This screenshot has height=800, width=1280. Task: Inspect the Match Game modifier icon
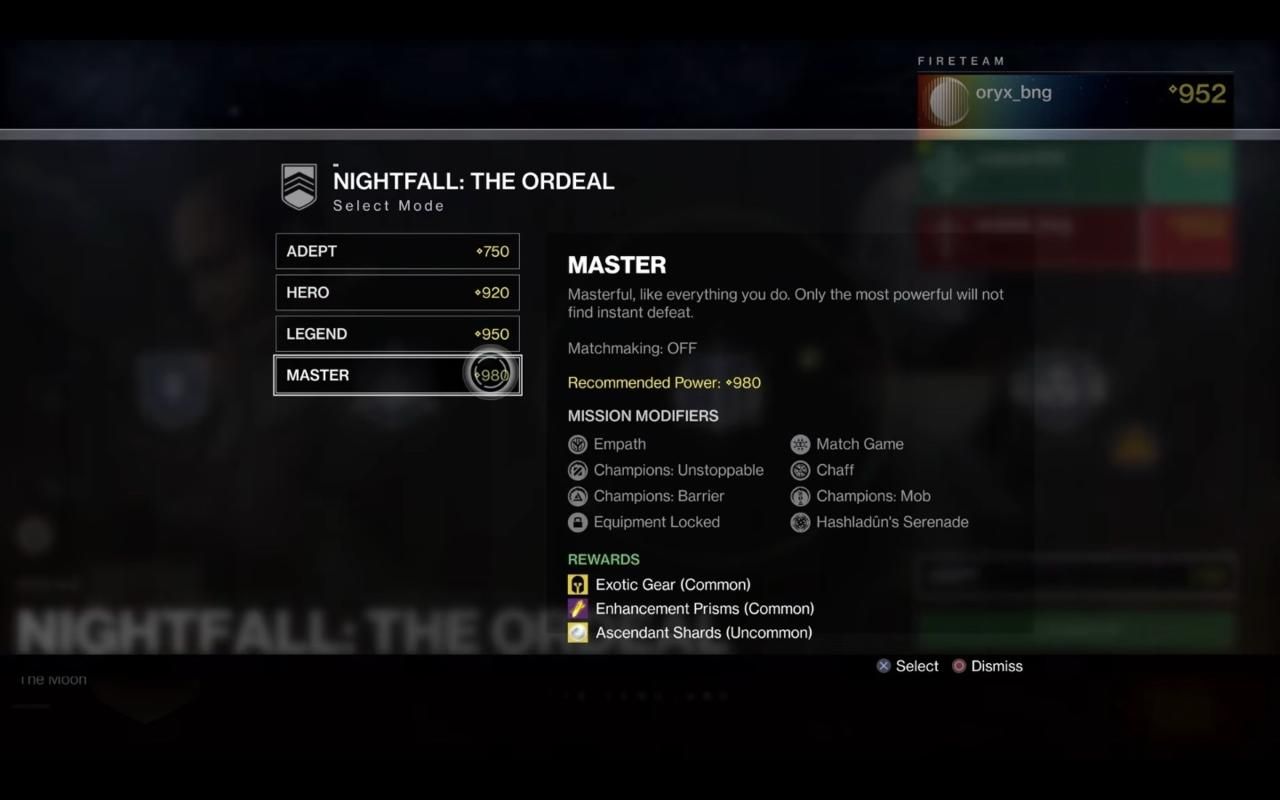(x=800, y=444)
